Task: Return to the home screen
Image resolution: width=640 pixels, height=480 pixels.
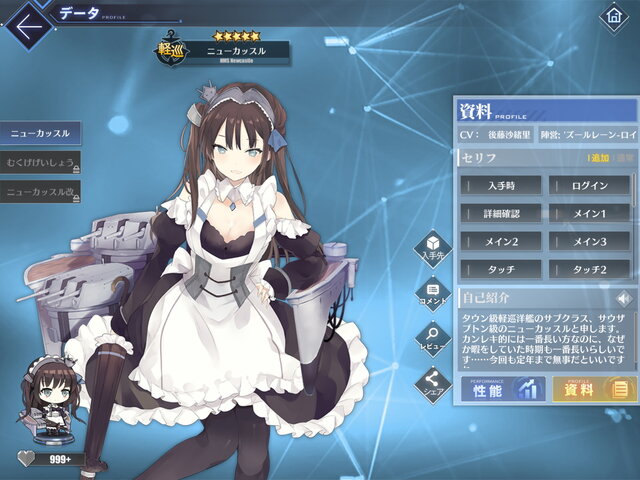Action: tap(614, 18)
